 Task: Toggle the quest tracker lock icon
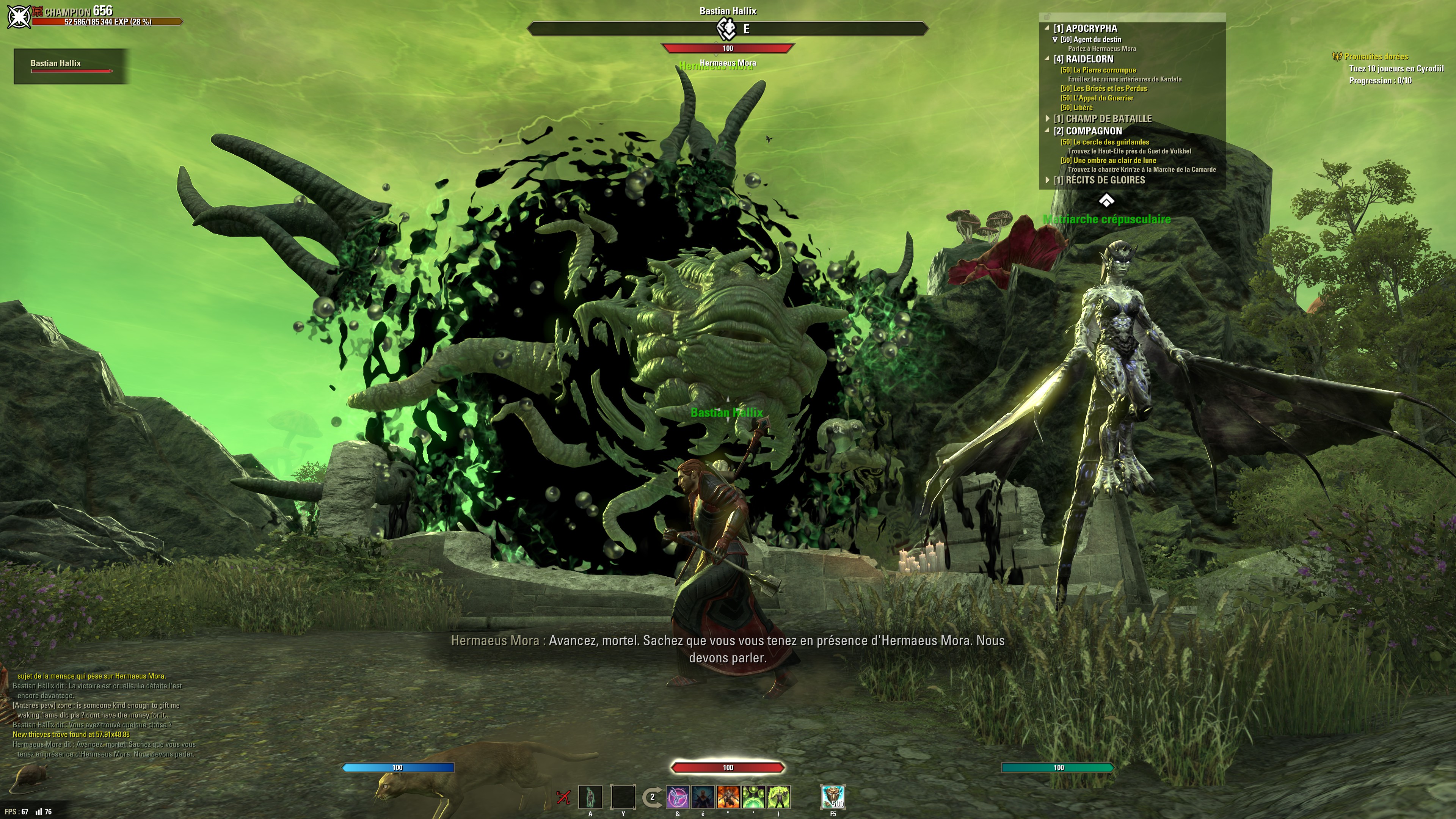coord(1046,17)
